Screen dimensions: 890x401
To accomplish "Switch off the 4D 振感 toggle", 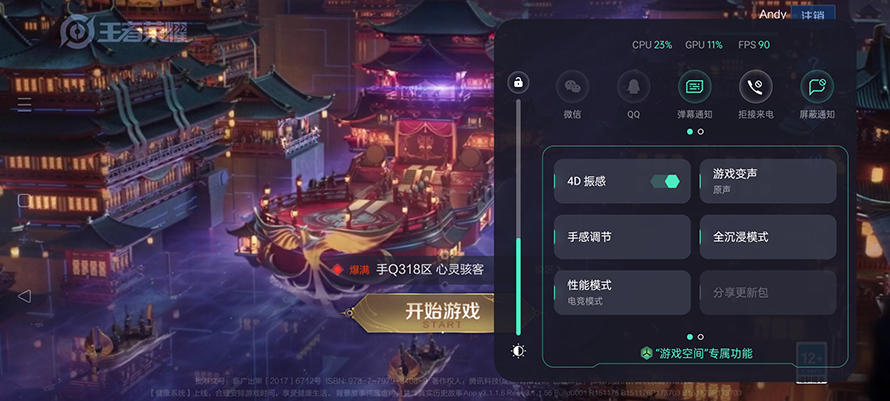I will point(664,181).
